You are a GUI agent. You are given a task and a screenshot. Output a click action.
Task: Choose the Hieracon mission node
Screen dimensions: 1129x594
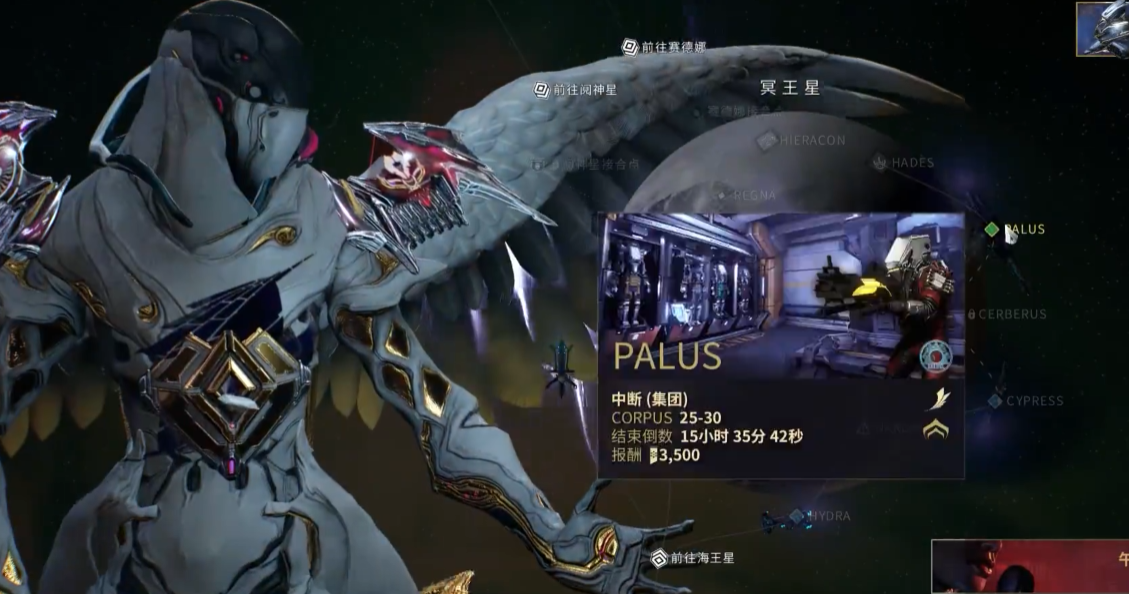pos(767,141)
